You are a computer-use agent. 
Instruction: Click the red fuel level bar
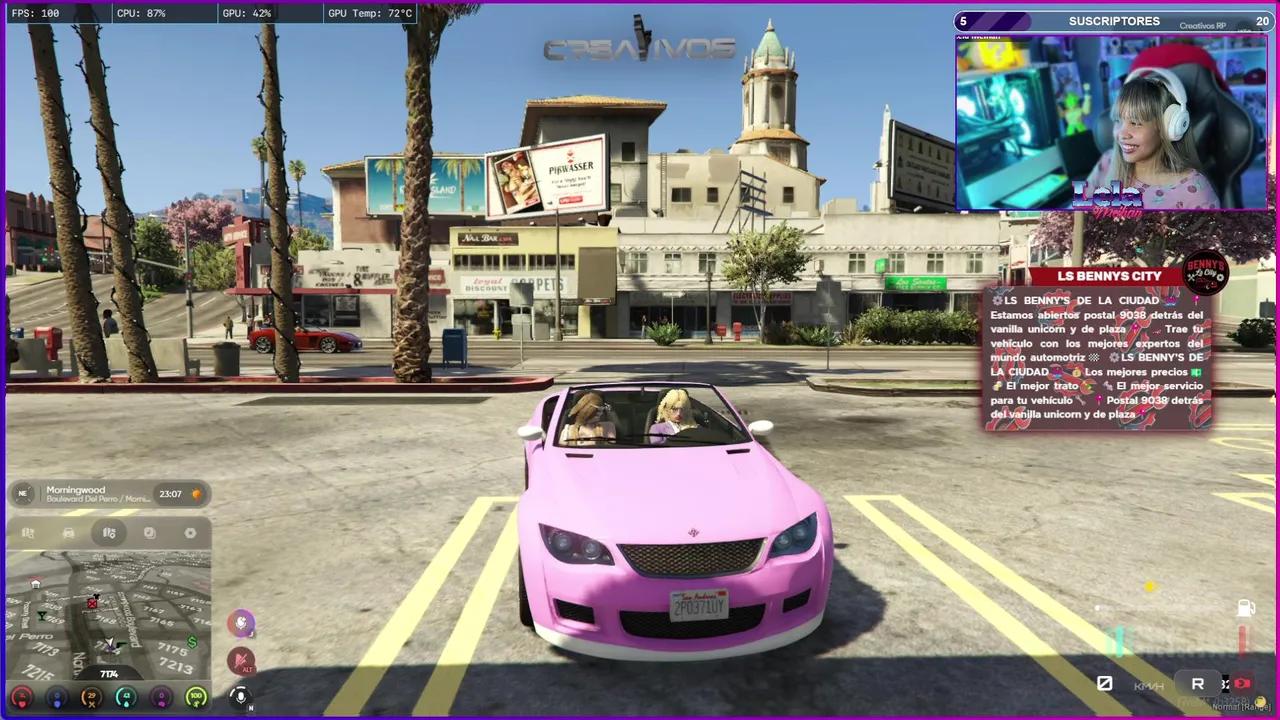tap(1242, 640)
